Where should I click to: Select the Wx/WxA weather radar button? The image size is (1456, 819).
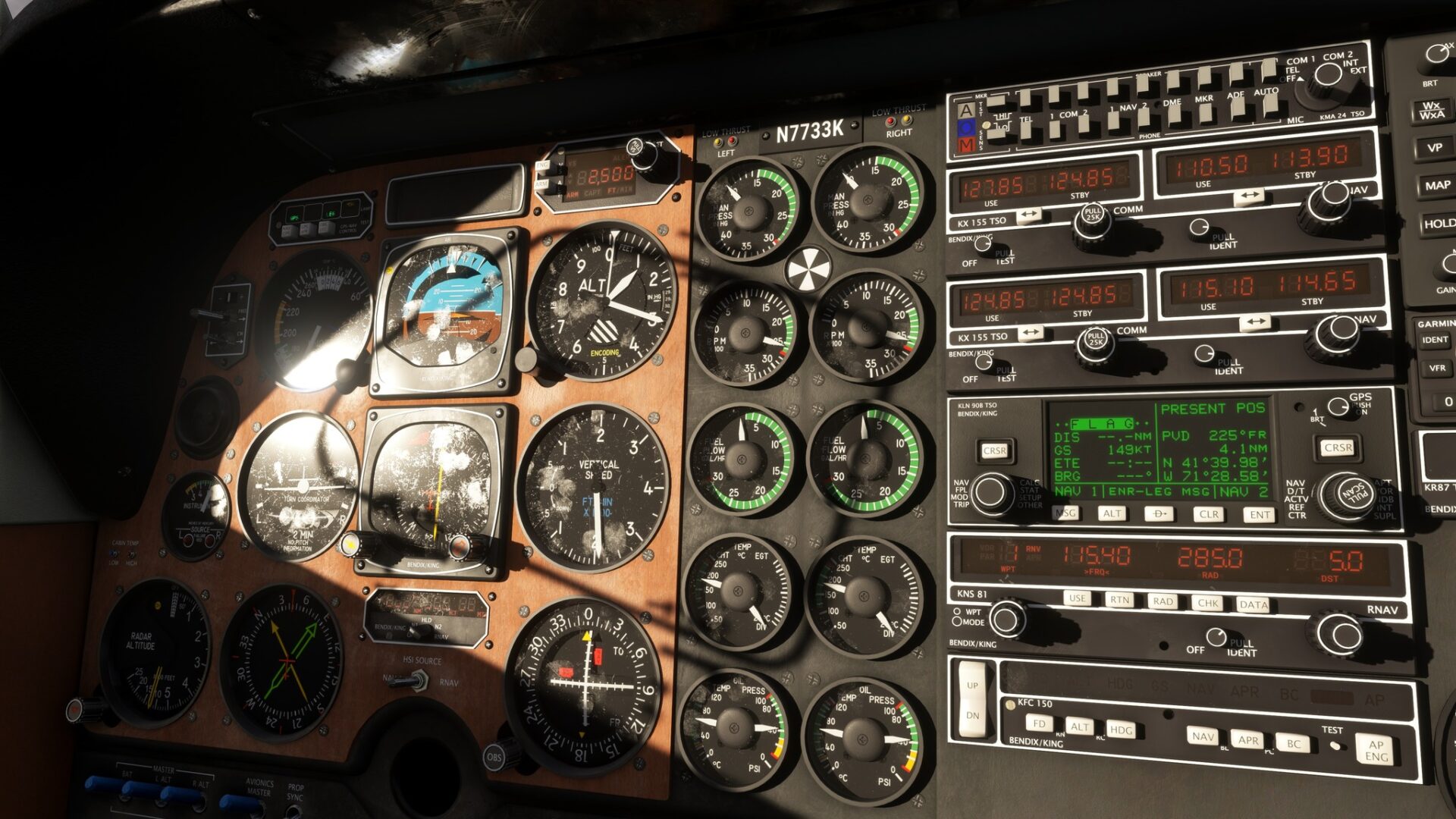pos(1432,111)
